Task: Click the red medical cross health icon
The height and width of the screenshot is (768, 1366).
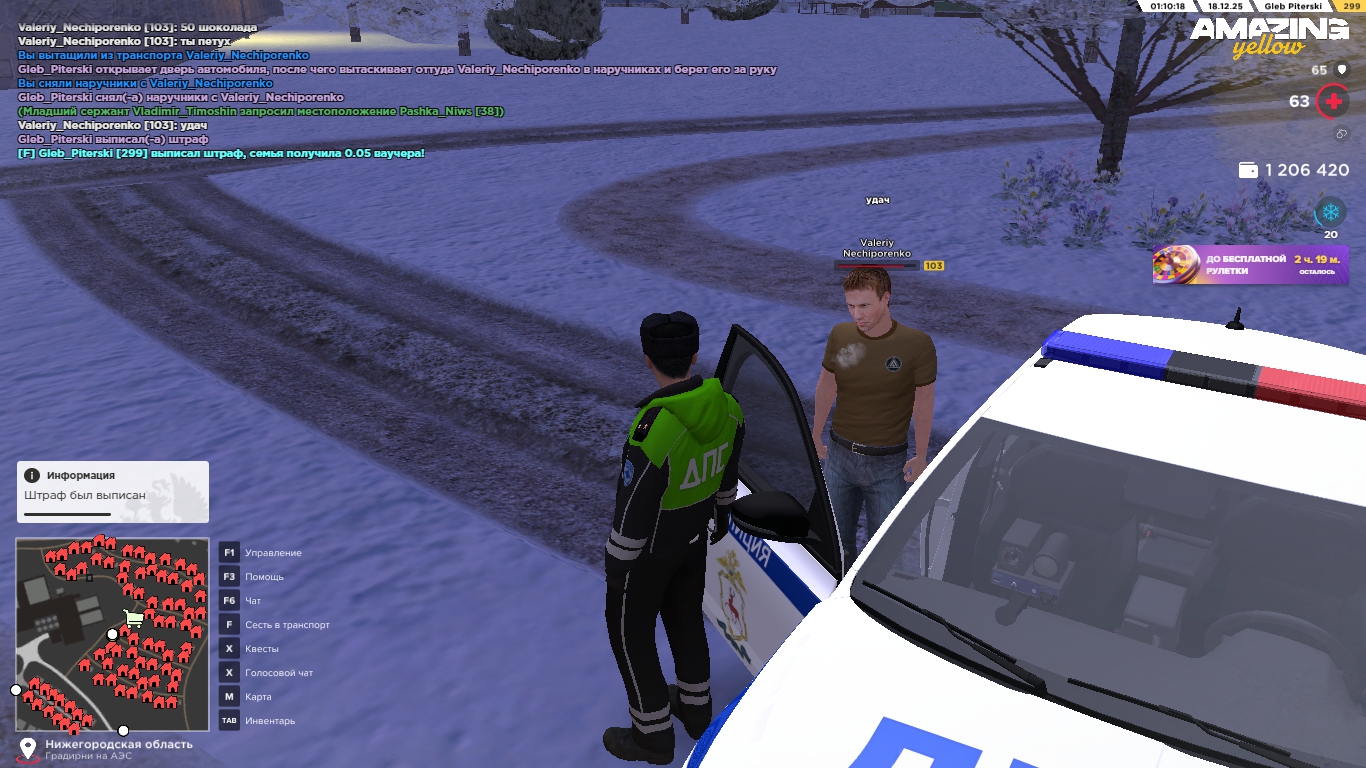Action: point(1332,101)
